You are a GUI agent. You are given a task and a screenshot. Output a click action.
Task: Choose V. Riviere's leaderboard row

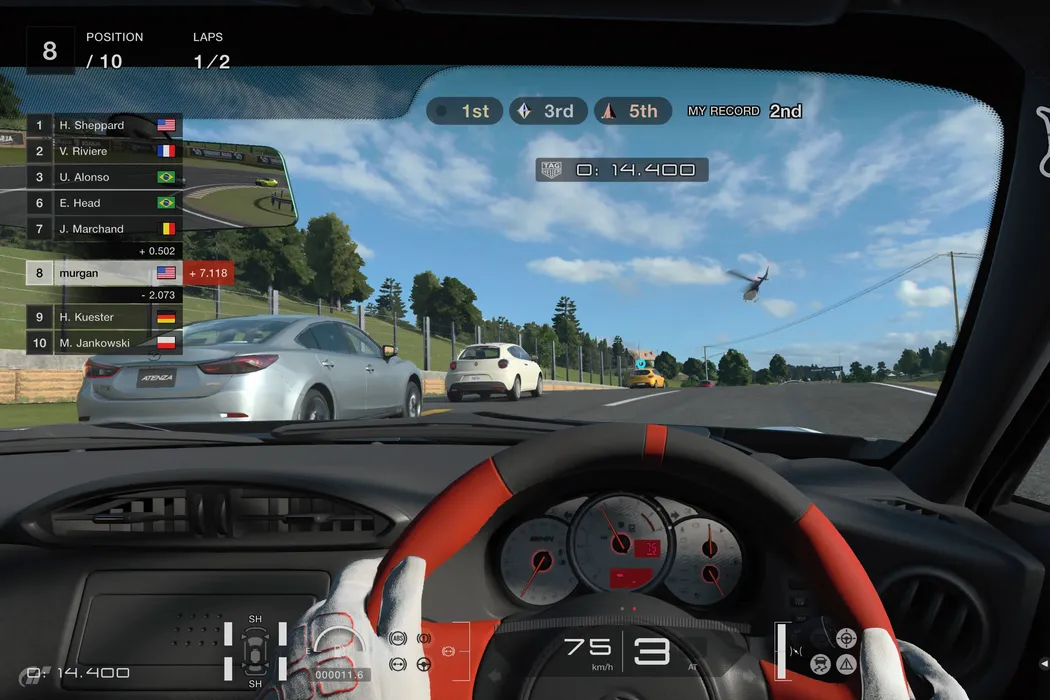104,151
